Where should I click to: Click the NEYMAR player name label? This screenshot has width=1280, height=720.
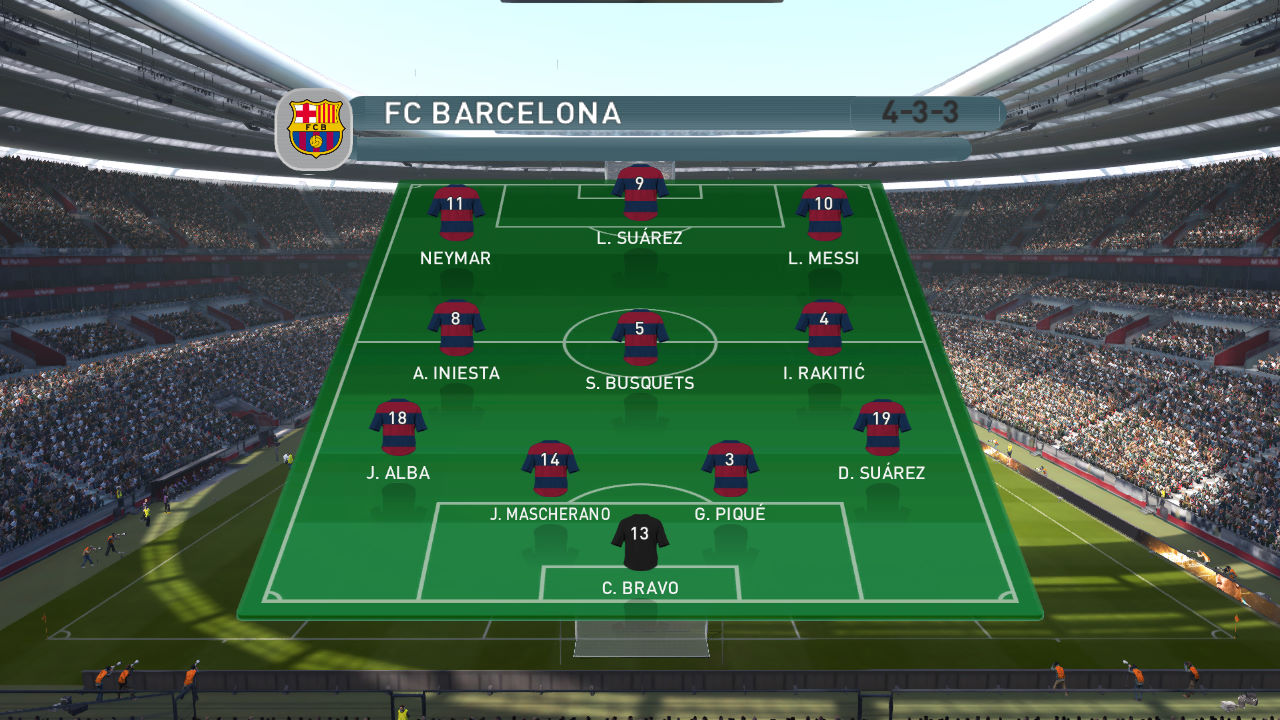(x=456, y=257)
